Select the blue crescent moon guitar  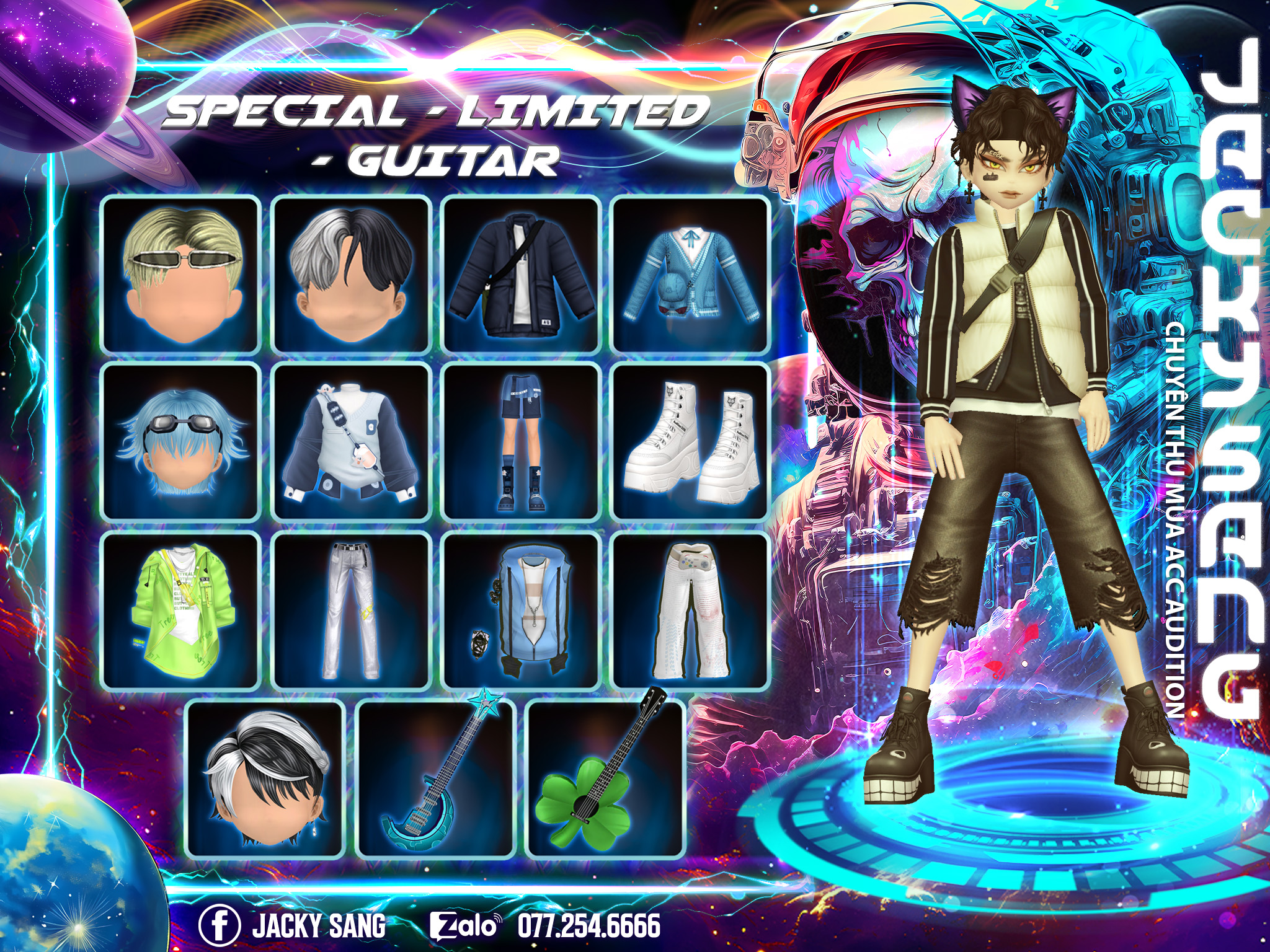pyautogui.click(x=436, y=778)
